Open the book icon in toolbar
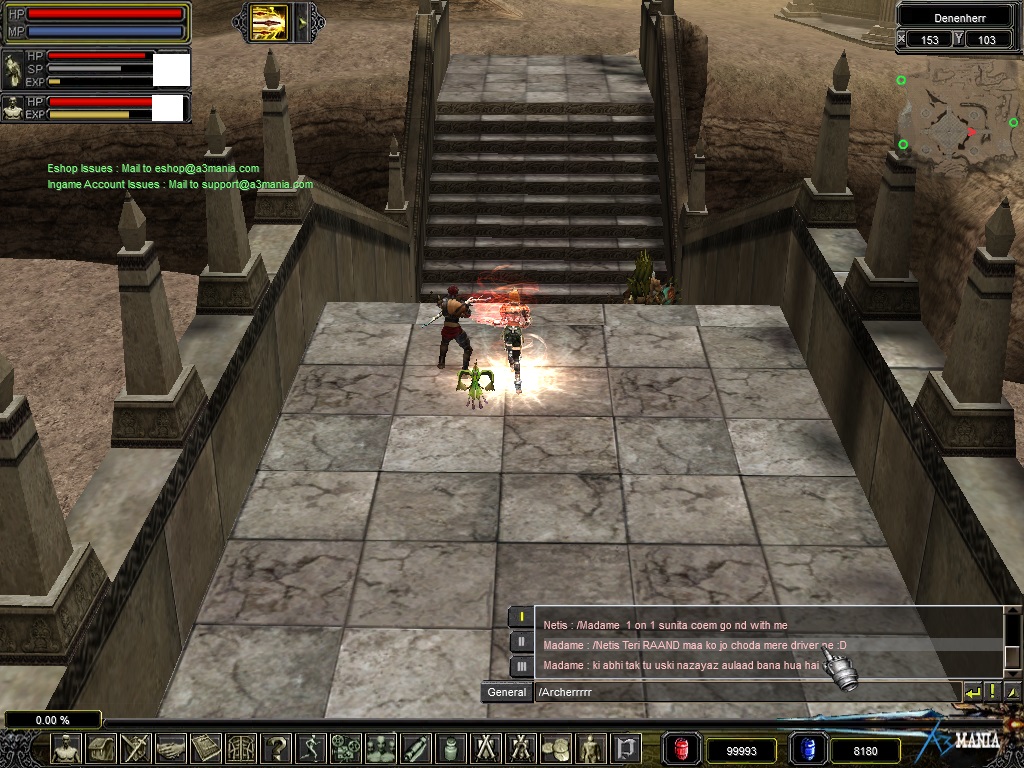Image resolution: width=1024 pixels, height=768 pixels. [207, 748]
